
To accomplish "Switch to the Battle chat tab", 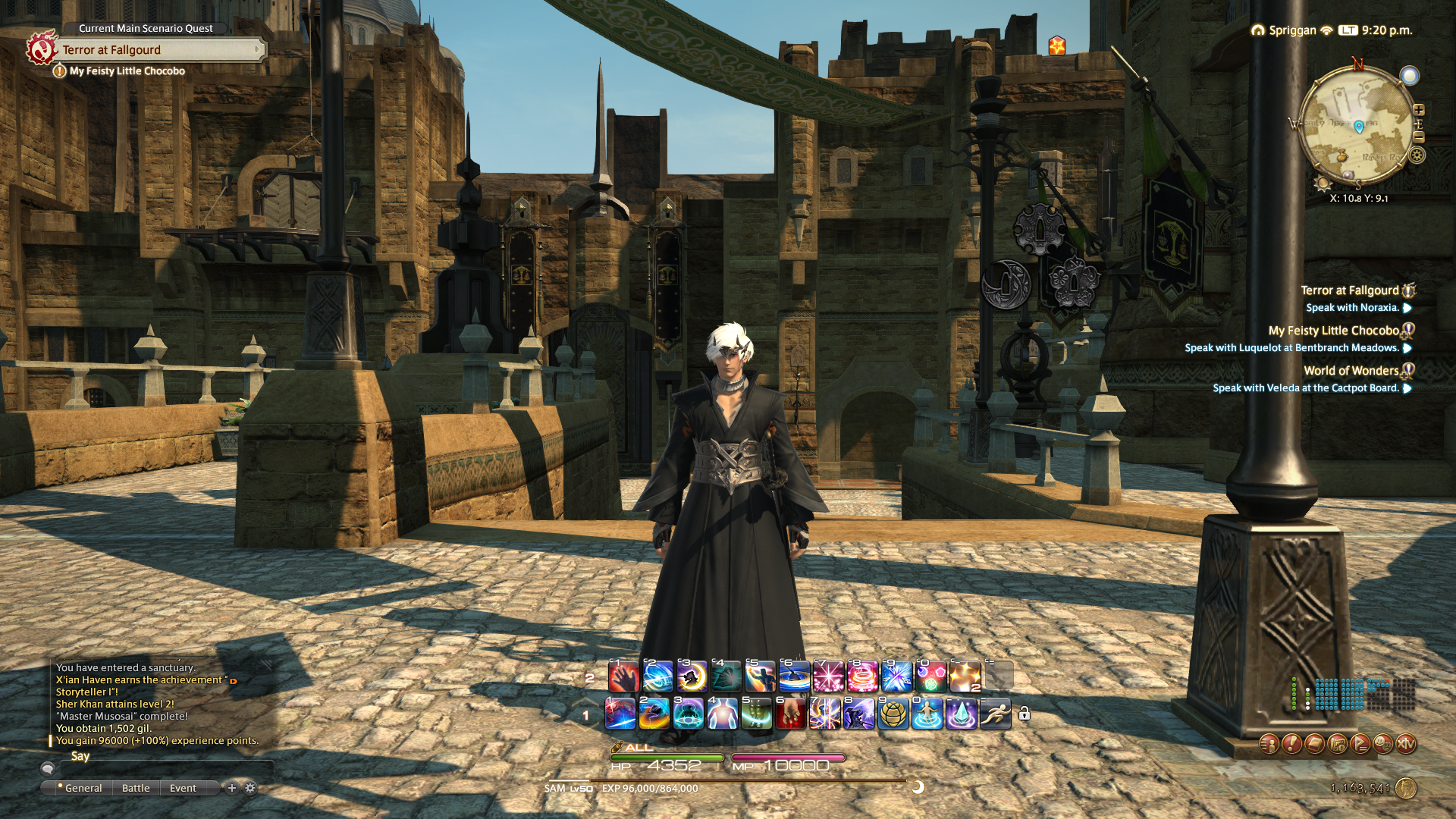I will point(136,788).
